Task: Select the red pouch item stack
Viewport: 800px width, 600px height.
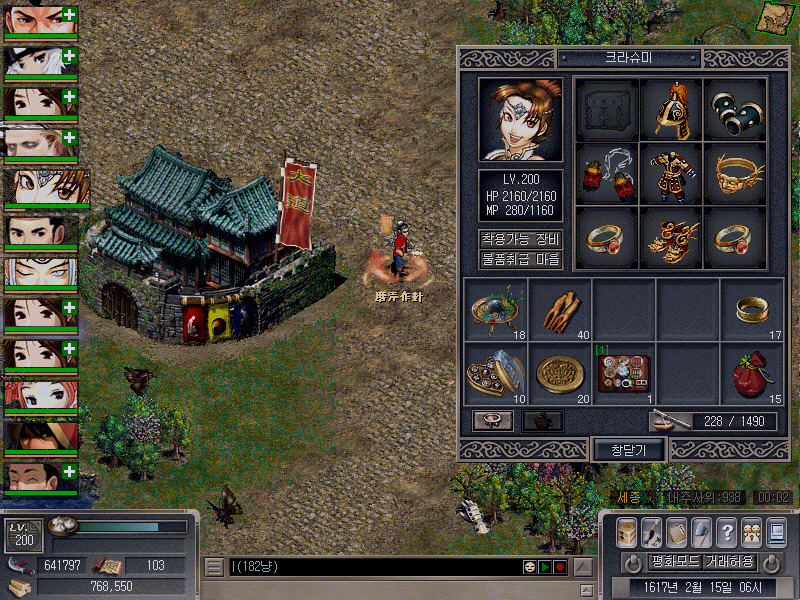Action: (x=752, y=376)
